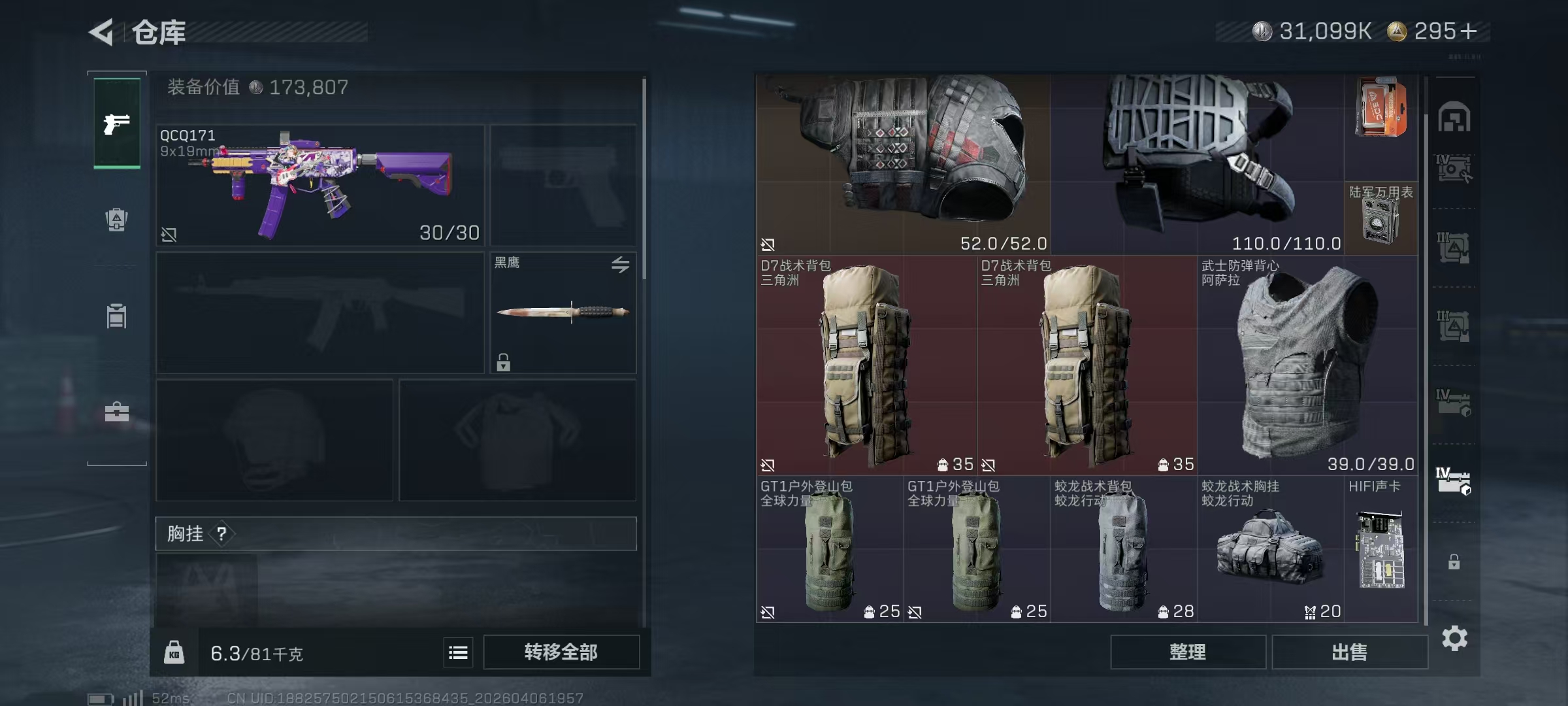
Task: Select the QCQ171 submachine gun slot
Action: (x=320, y=186)
